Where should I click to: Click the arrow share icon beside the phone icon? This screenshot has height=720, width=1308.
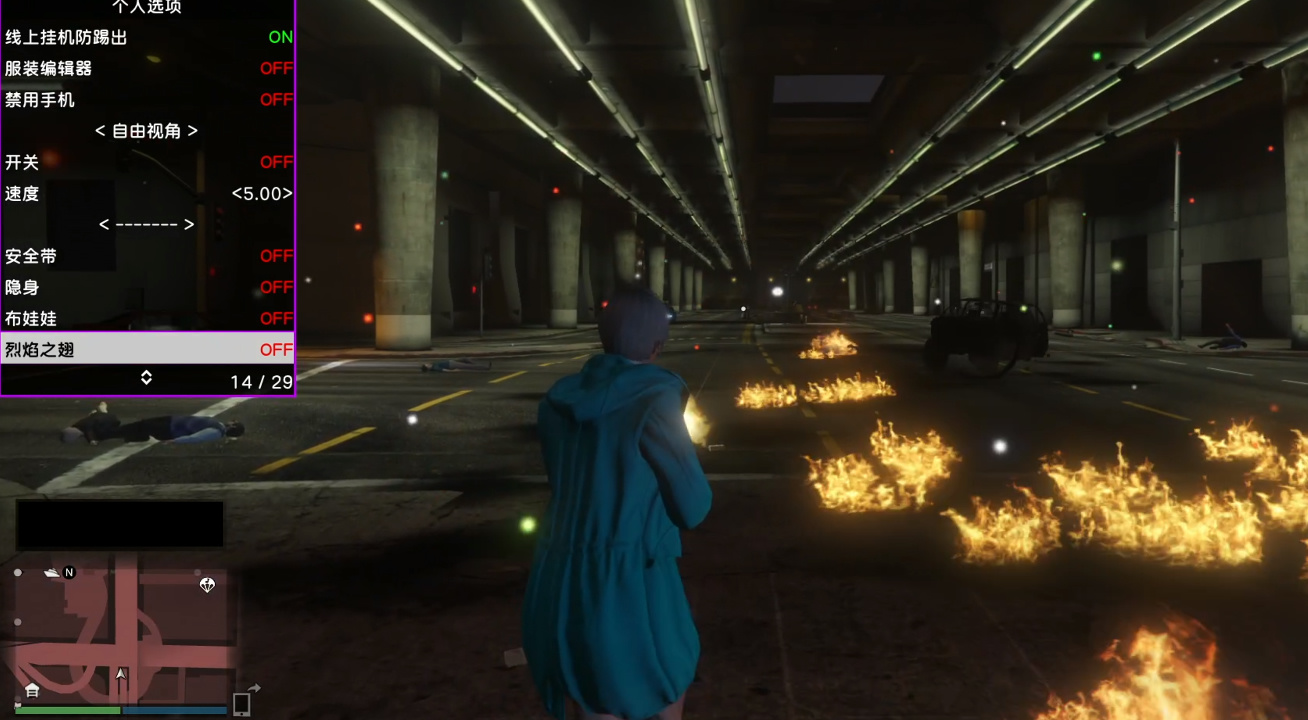(x=256, y=687)
